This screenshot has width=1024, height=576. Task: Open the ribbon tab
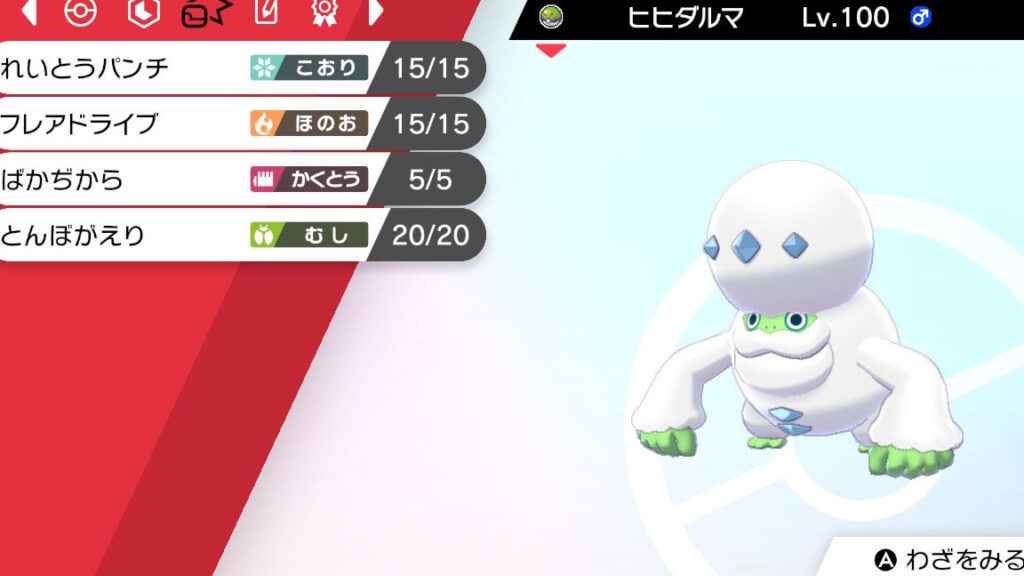point(323,12)
